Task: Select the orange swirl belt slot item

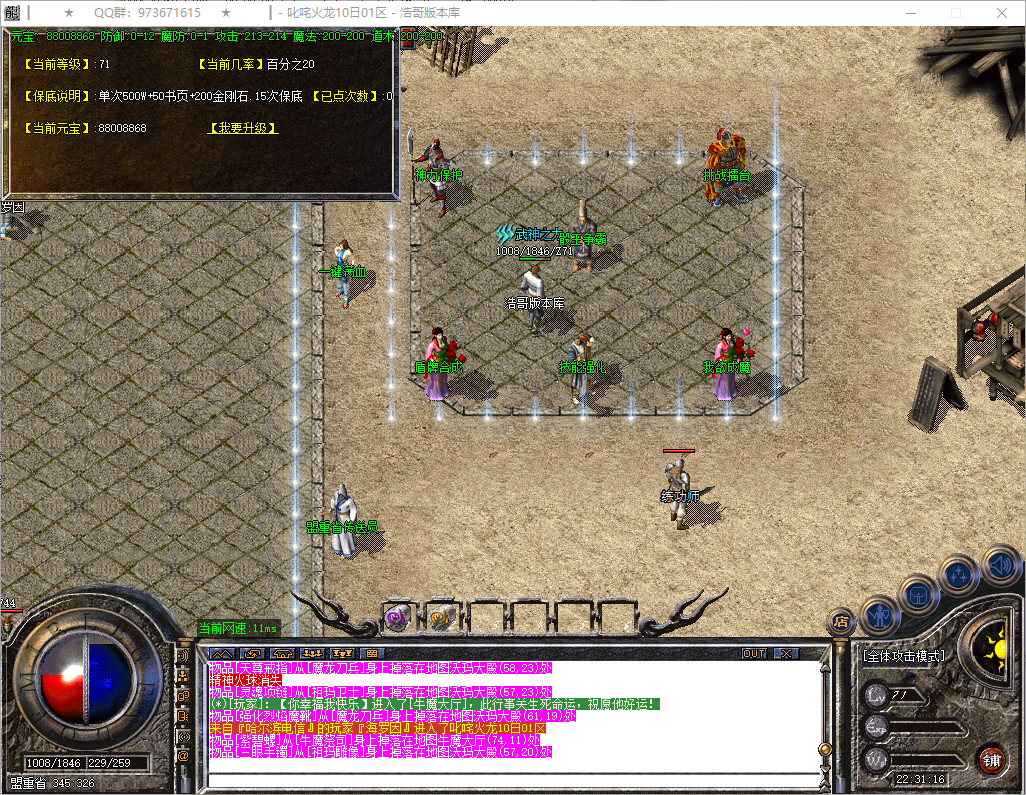Action: click(x=440, y=619)
